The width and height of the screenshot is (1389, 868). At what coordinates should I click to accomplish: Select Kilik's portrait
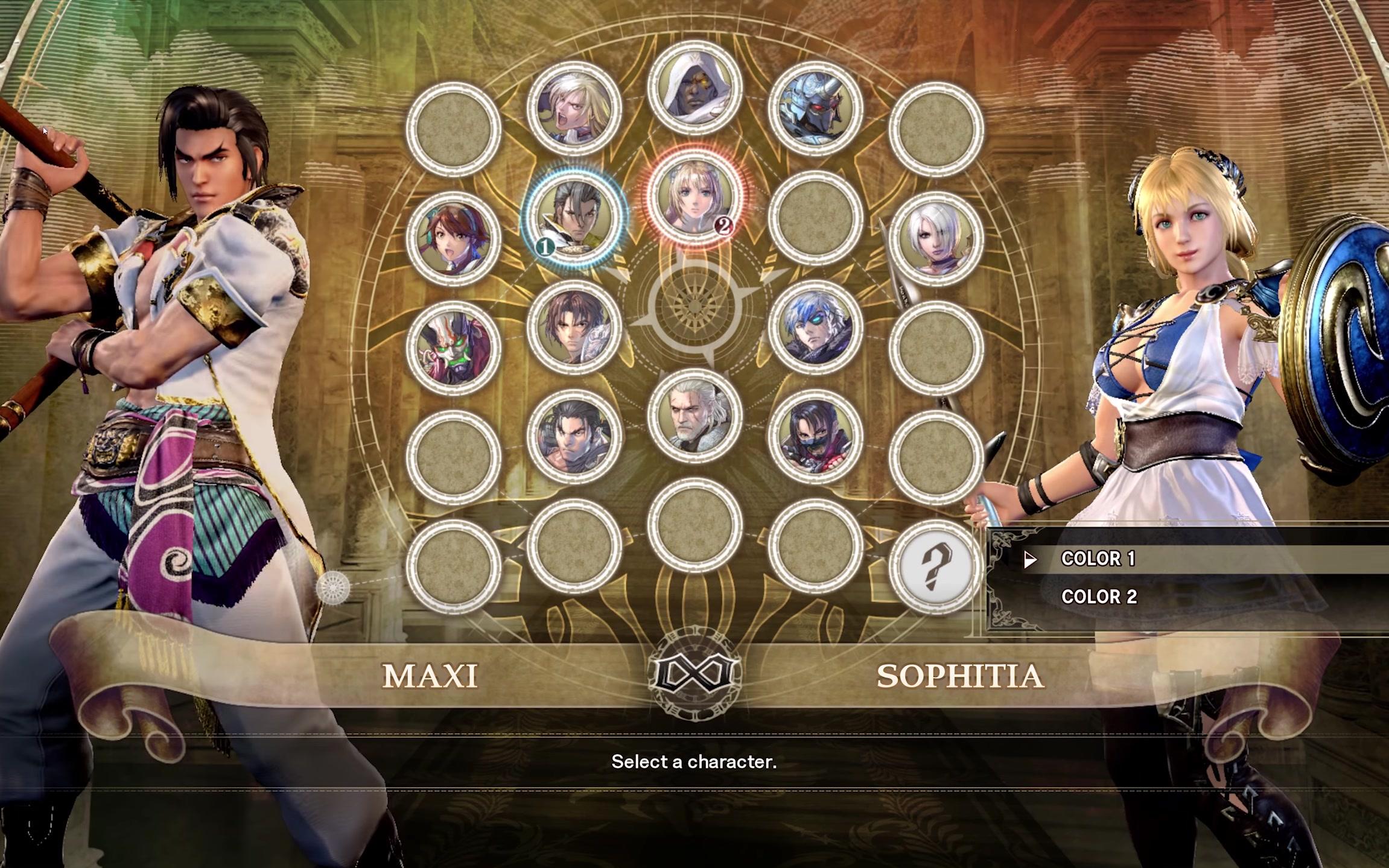coord(574,327)
